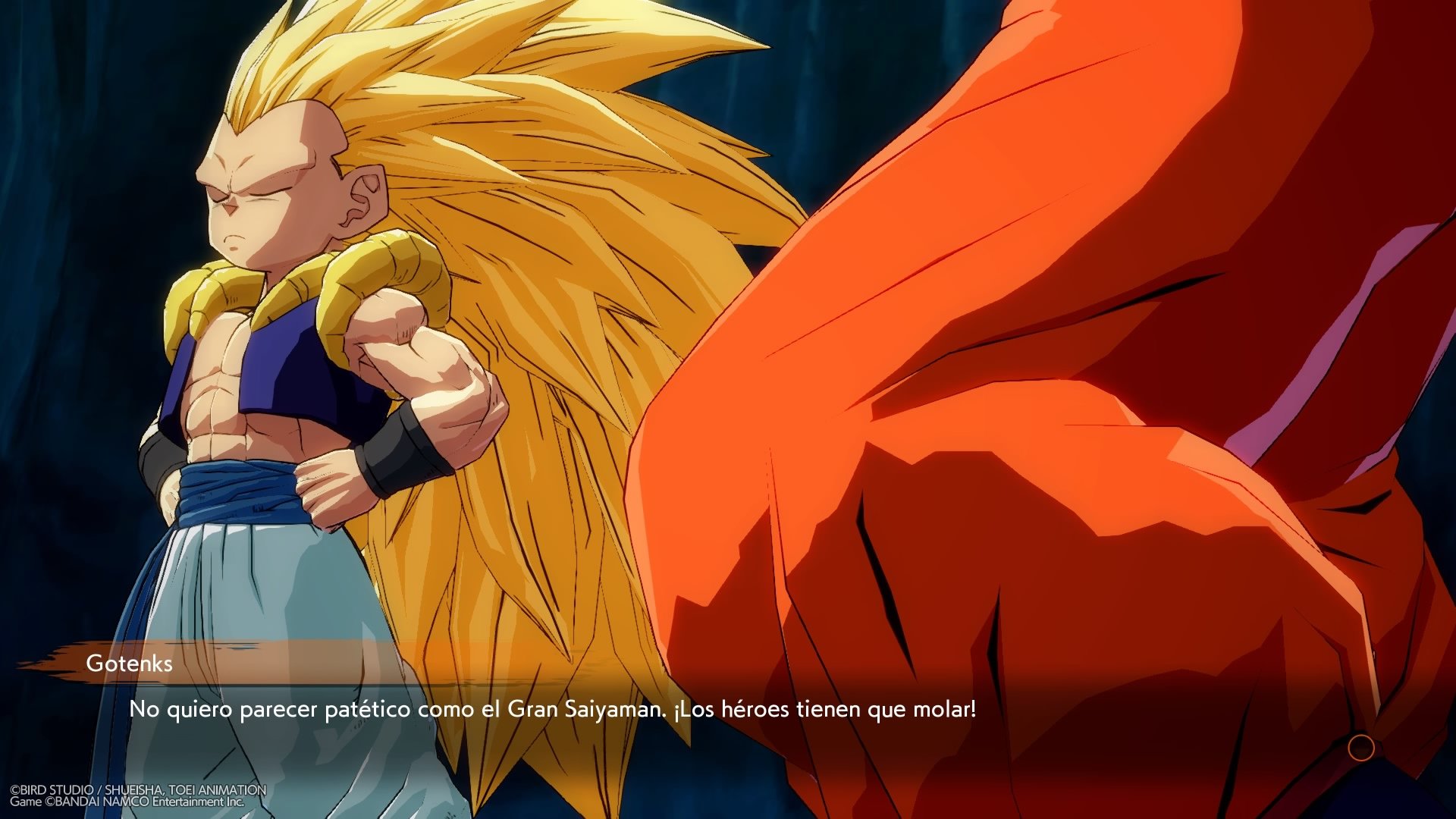The image size is (1456, 819).
Task: Click Goku's orange gi in the foreground
Action: [x=1062, y=379]
